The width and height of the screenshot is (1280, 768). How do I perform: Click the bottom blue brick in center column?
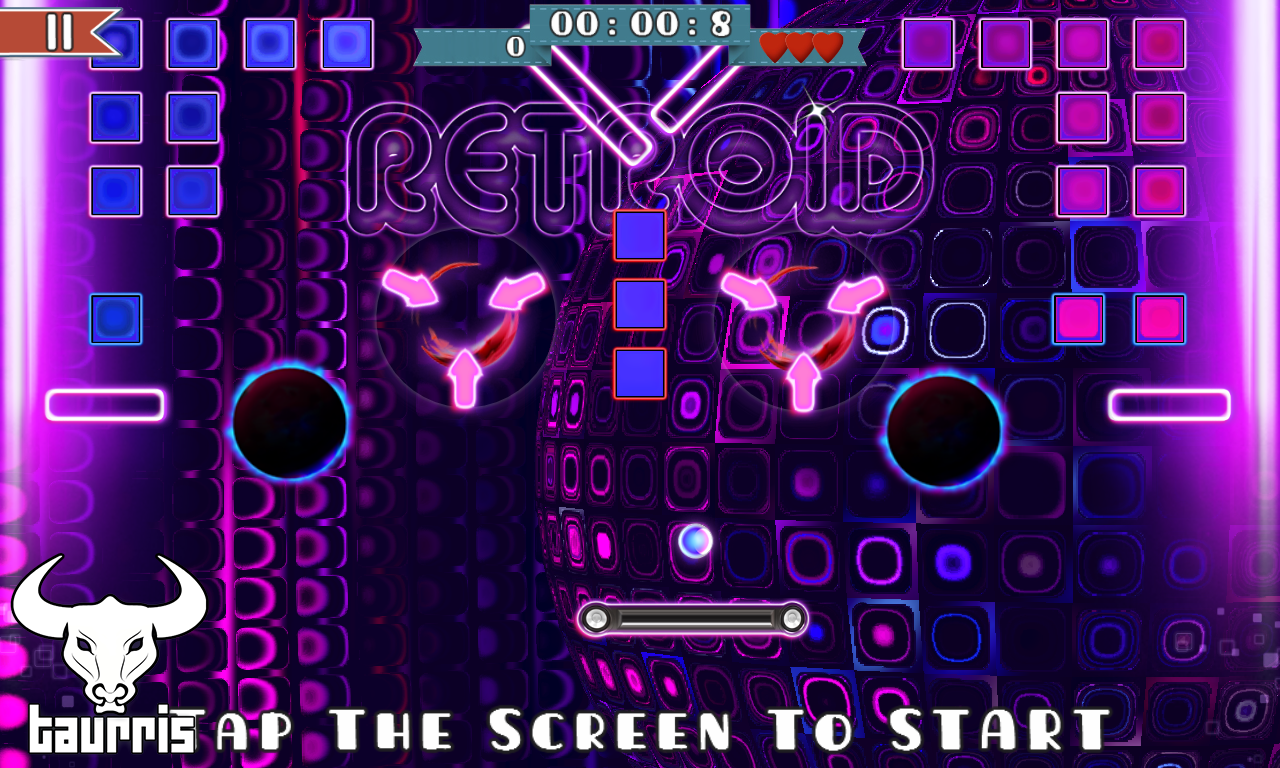click(x=640, y=370)
